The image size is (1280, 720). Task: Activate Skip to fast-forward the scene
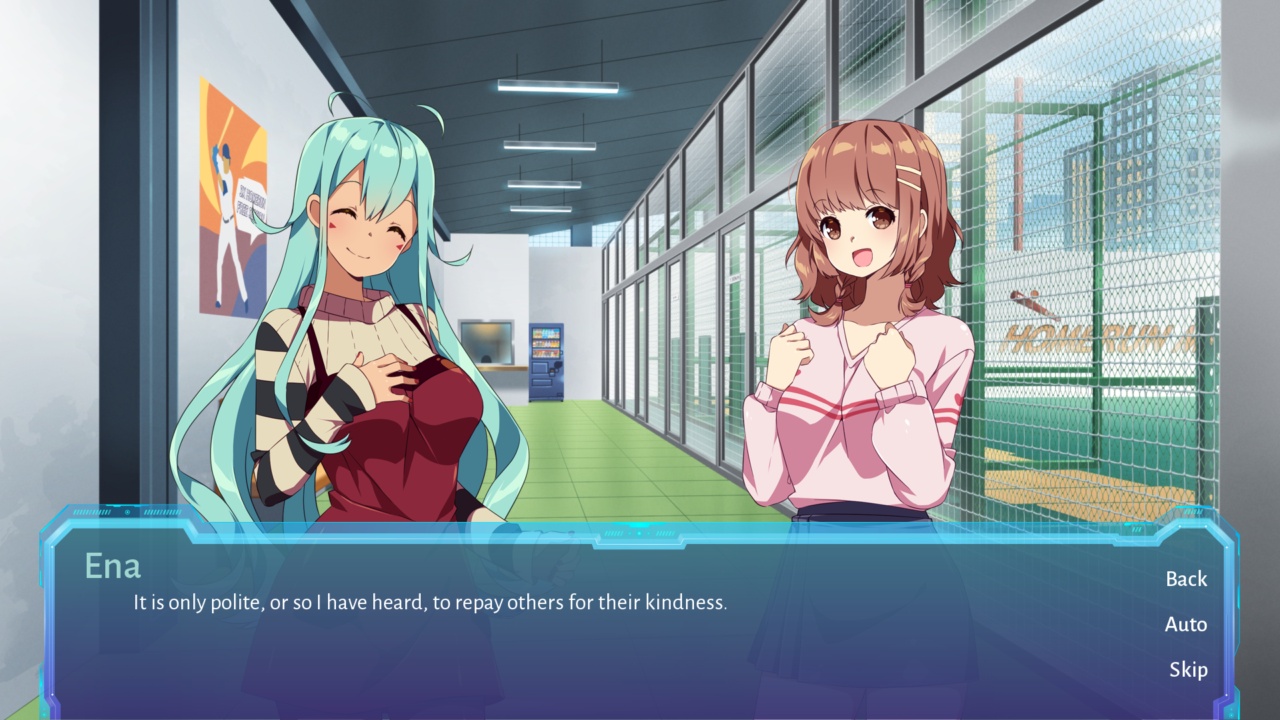[1190, 669]
